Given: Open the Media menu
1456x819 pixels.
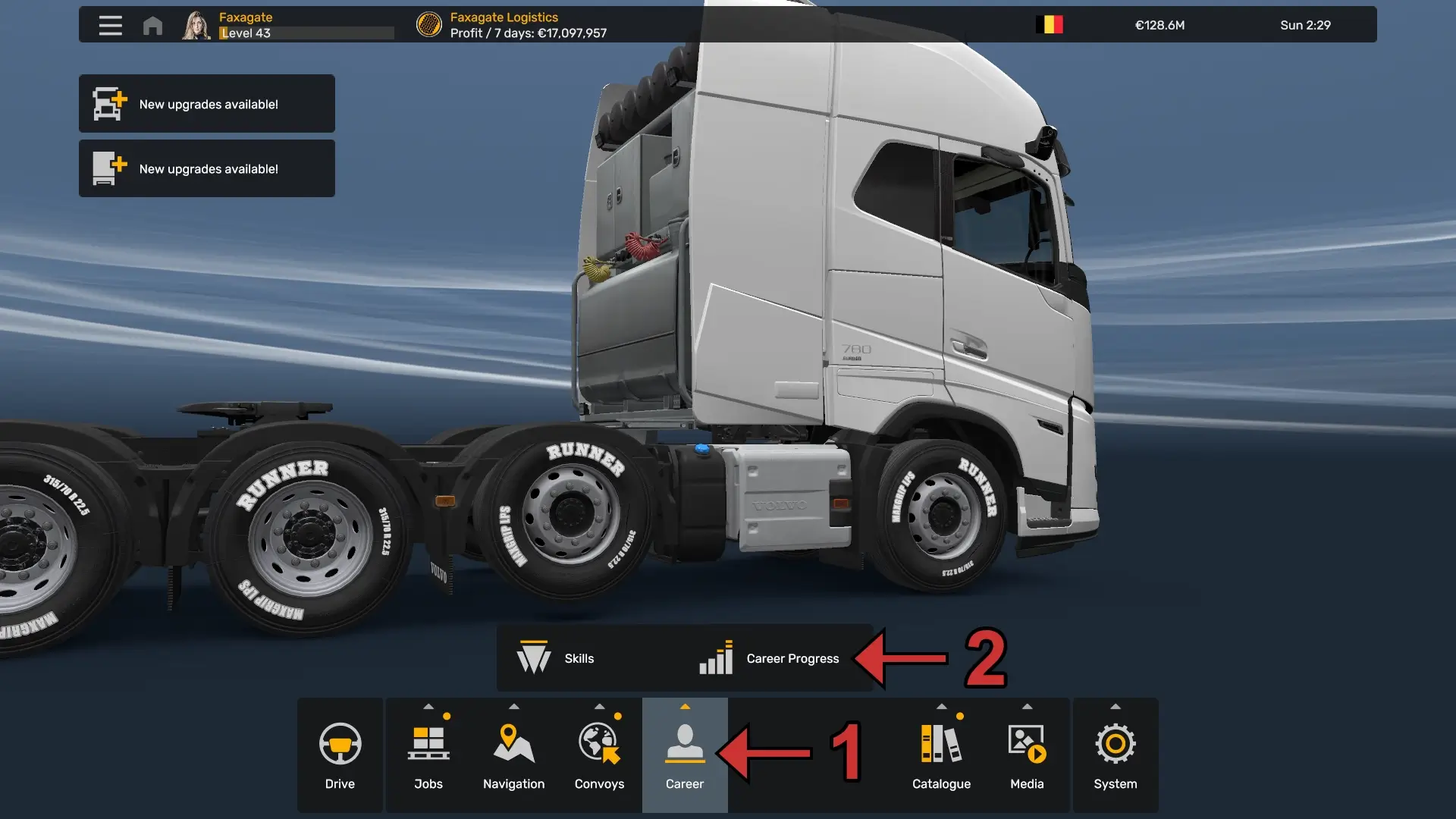Looking at the screenshot, I should coord(1027,755).
